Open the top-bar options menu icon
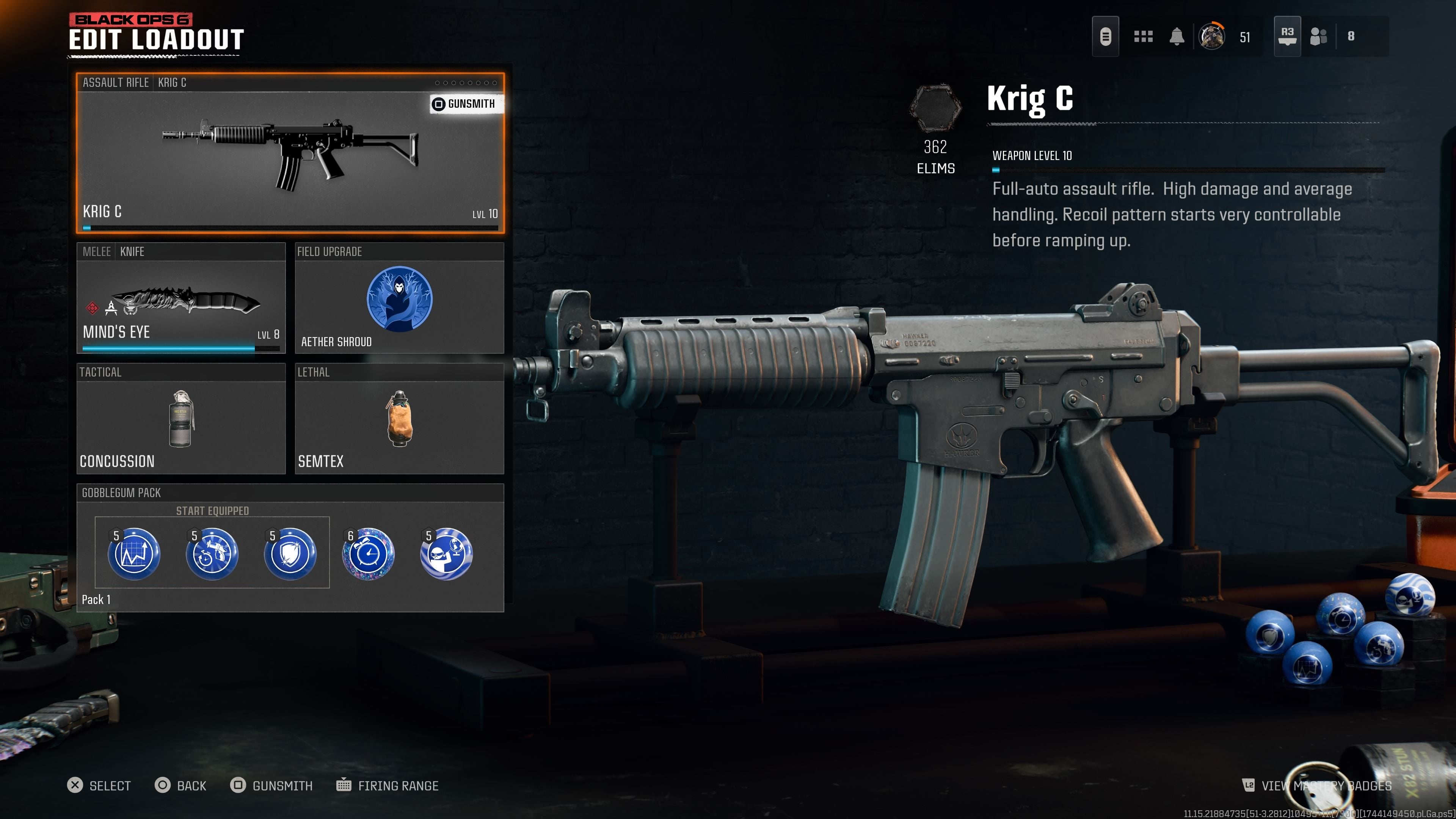1456x819 pixels. point(1105,37)
